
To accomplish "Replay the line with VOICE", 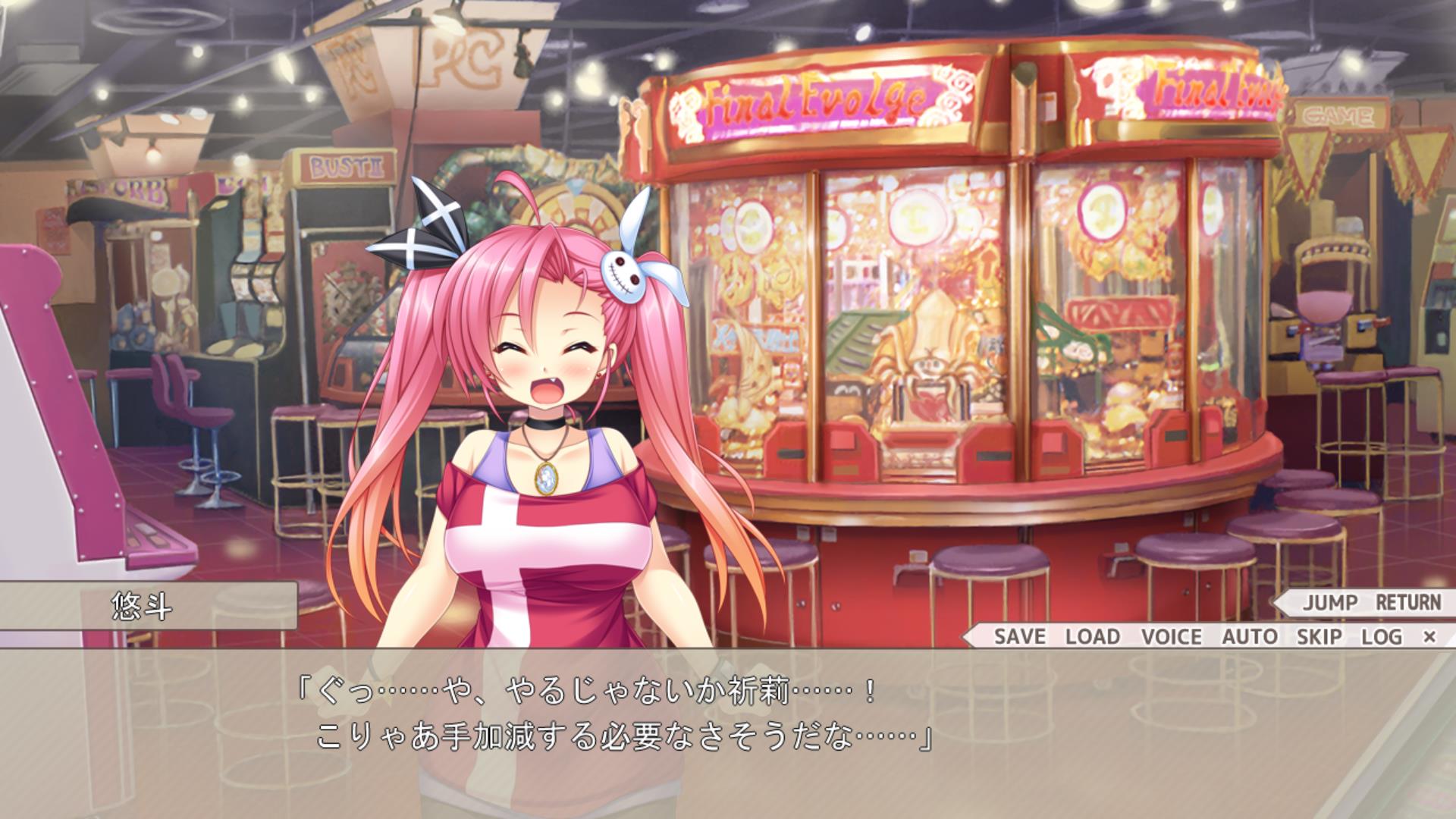I will click(1172, 636).
